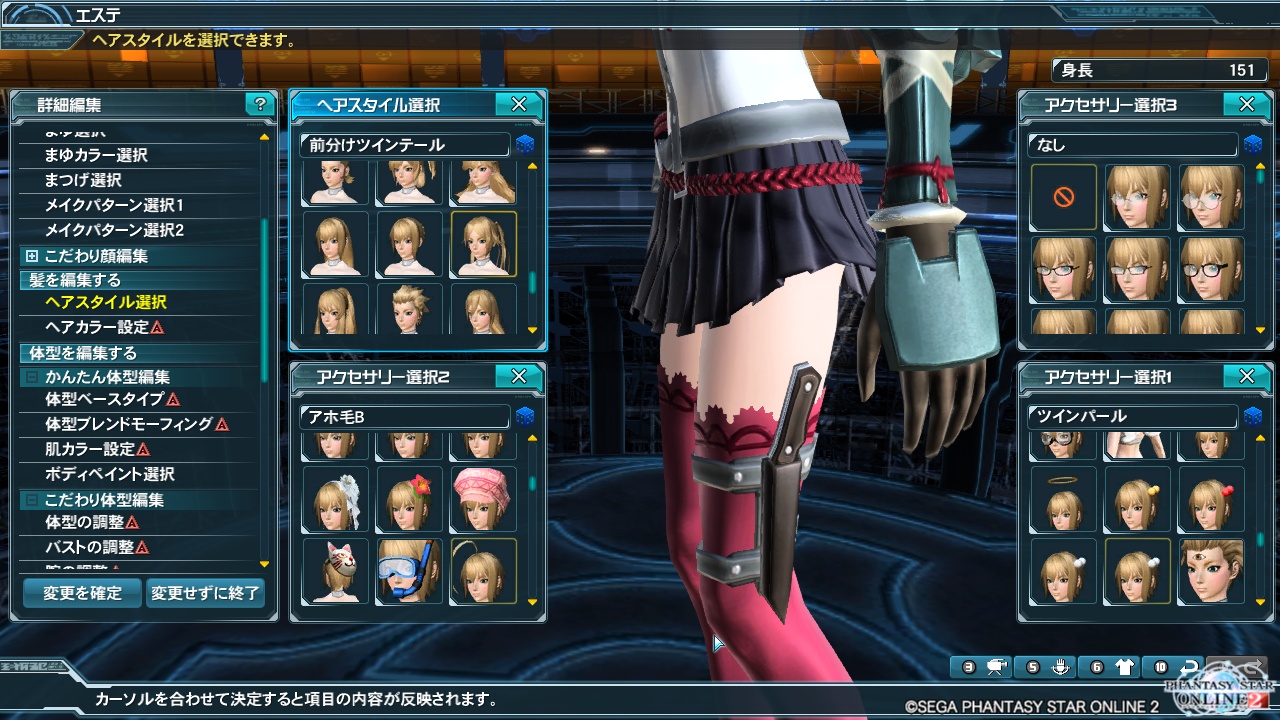This screenshot has height=720, width=1280.
Task: Select the snorkel mask accessory thumbnail
Action: pyautogui.click(x=409, y=571)
